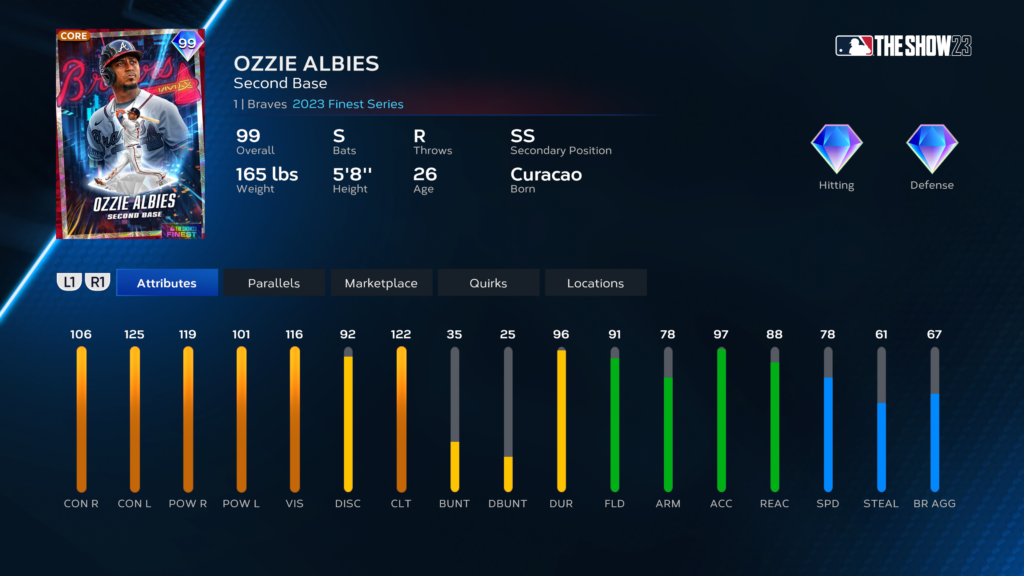Click the Hitting diamond icon
The image size is (1024, 576).
point(836,150)
